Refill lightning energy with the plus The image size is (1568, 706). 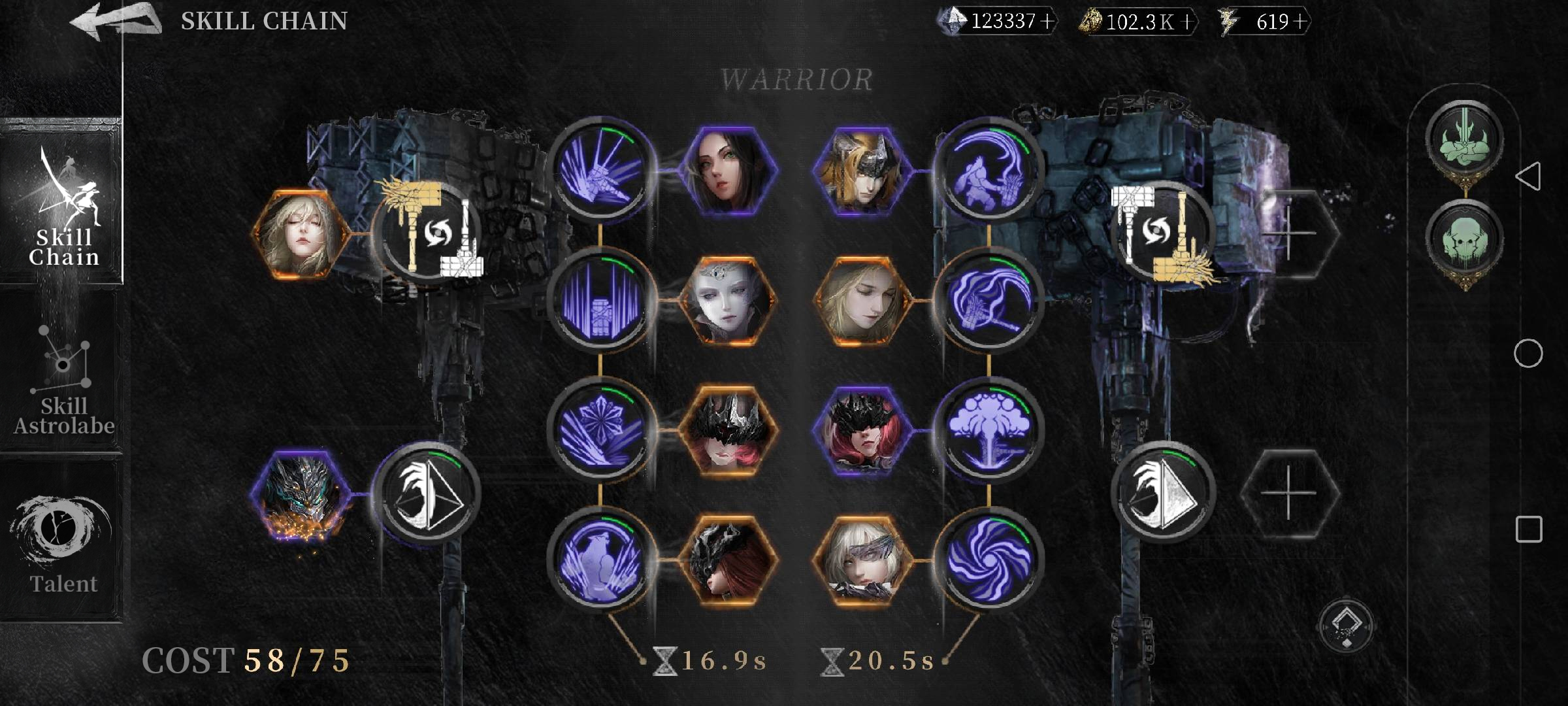pyautogui.click(x=1300, y=22)
